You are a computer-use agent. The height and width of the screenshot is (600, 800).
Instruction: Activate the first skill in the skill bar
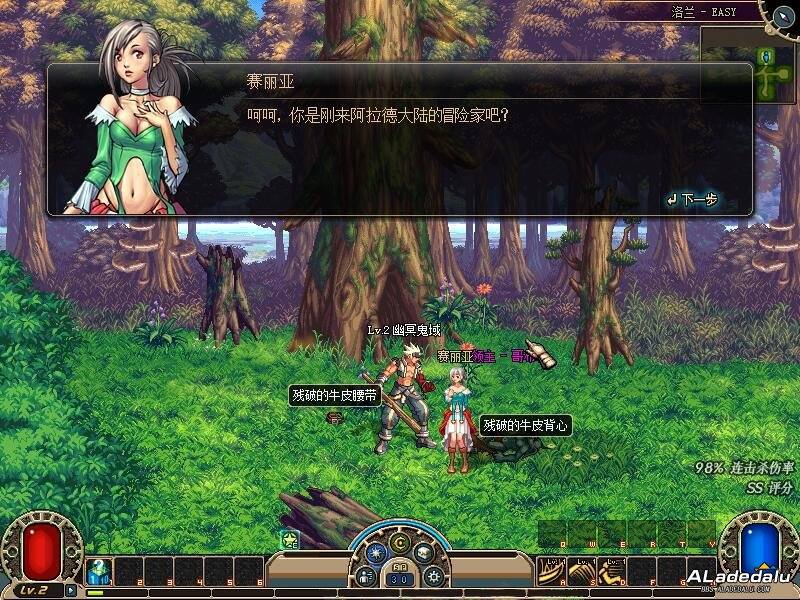(551, 571)
